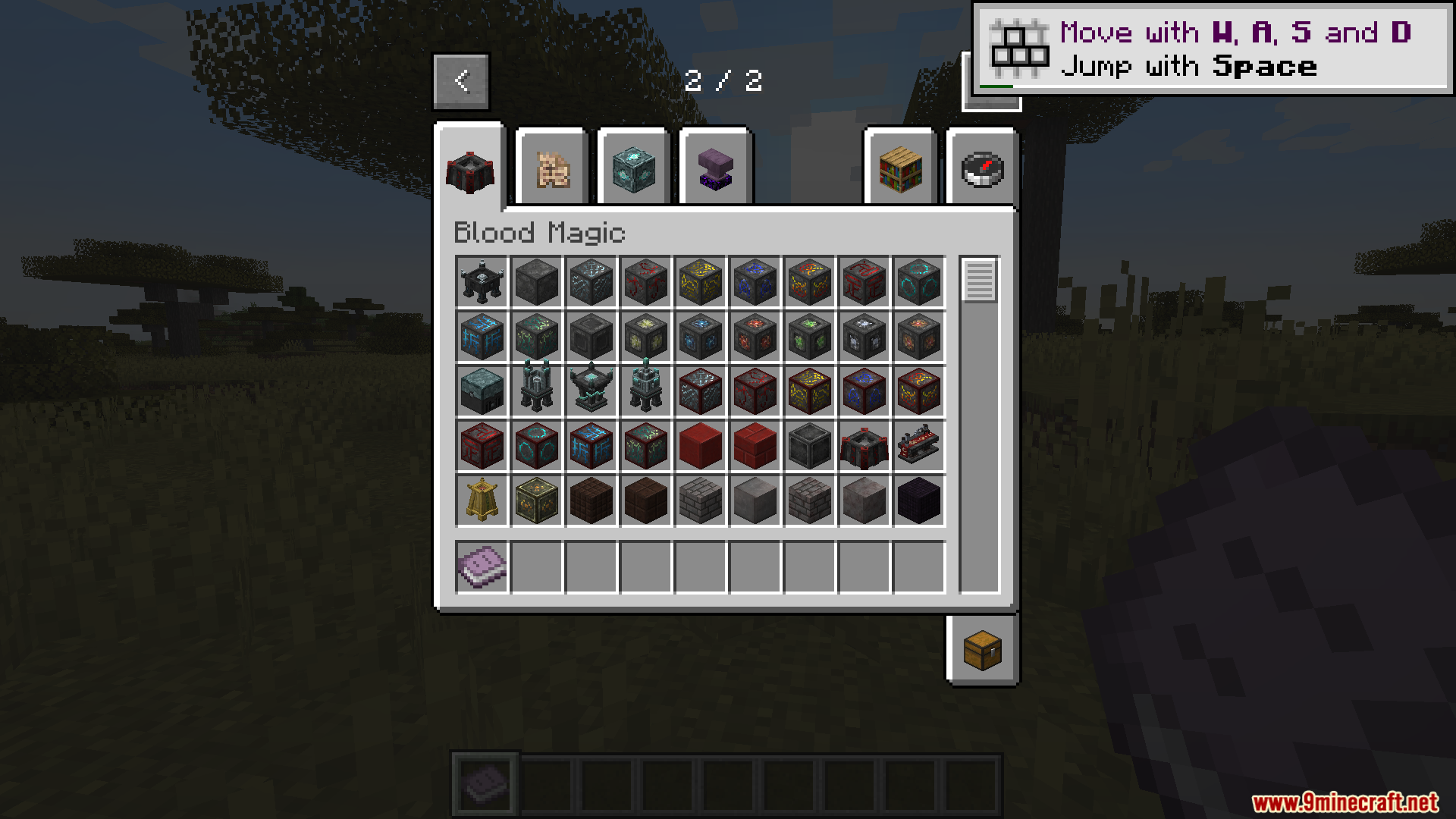The image size is (1456, 819).
Task: Select the teal-topped Alchemy Table block
Action: pyautogui.click(x=481, y=392)
